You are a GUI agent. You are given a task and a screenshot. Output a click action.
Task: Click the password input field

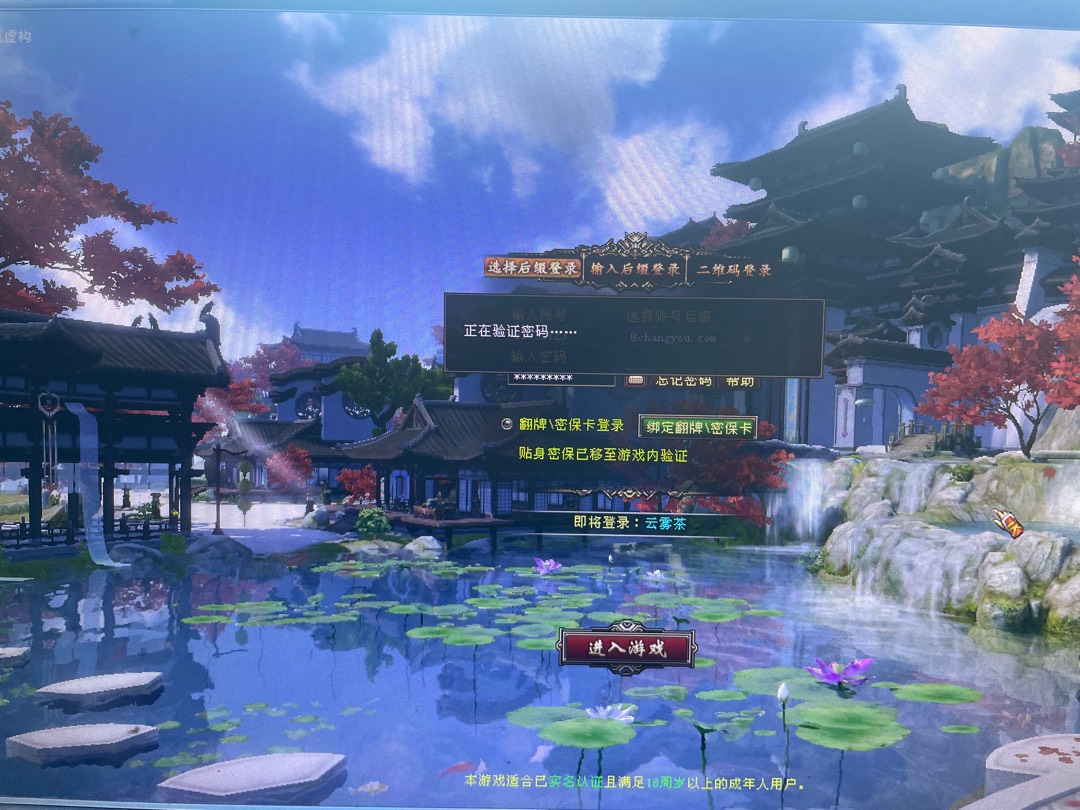click(560, 378)
